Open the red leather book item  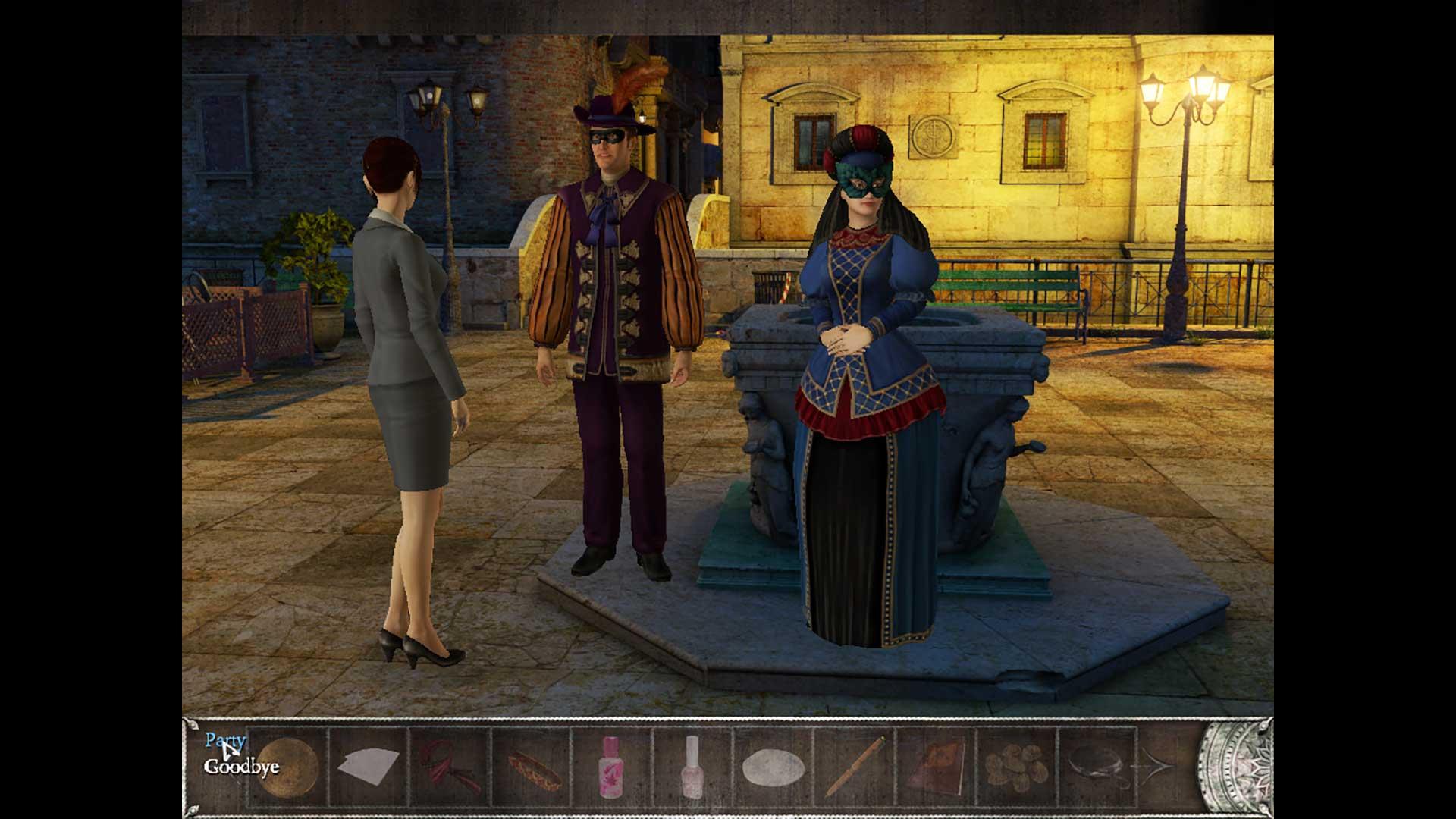click(936, 767)
